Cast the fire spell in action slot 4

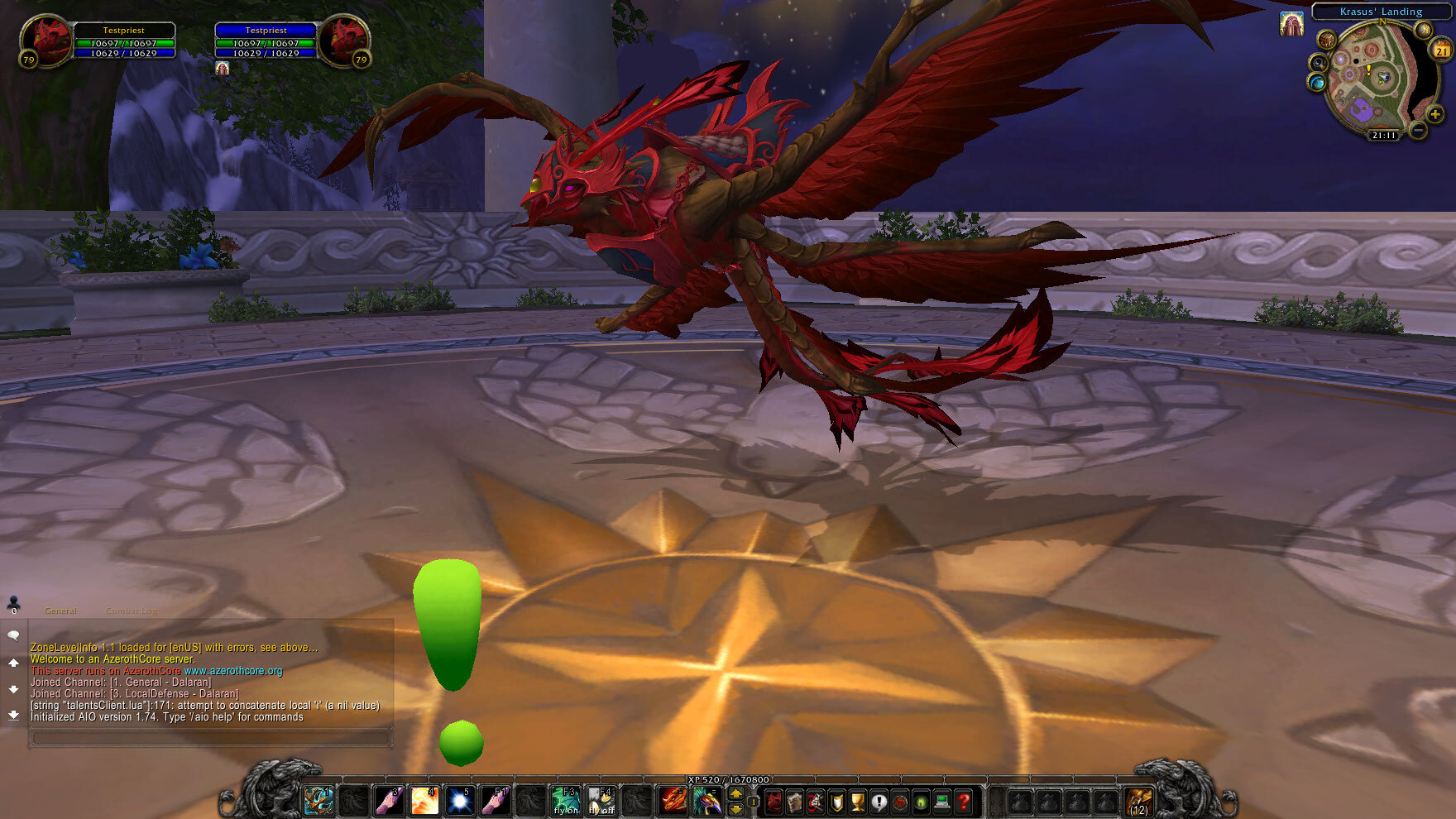click(x=426, y=800)
